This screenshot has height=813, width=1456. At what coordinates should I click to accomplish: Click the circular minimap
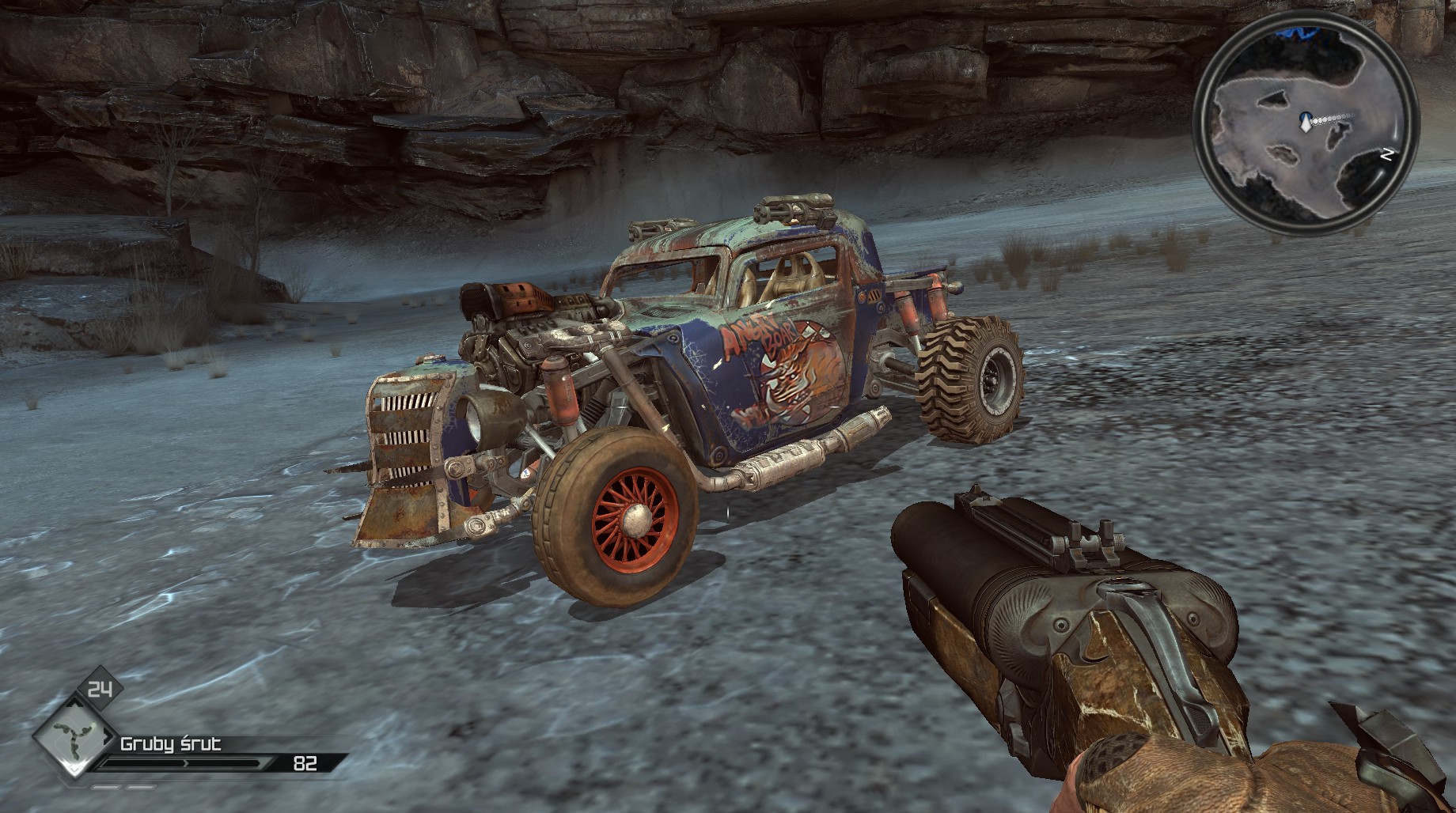[x=1305, y=128]
